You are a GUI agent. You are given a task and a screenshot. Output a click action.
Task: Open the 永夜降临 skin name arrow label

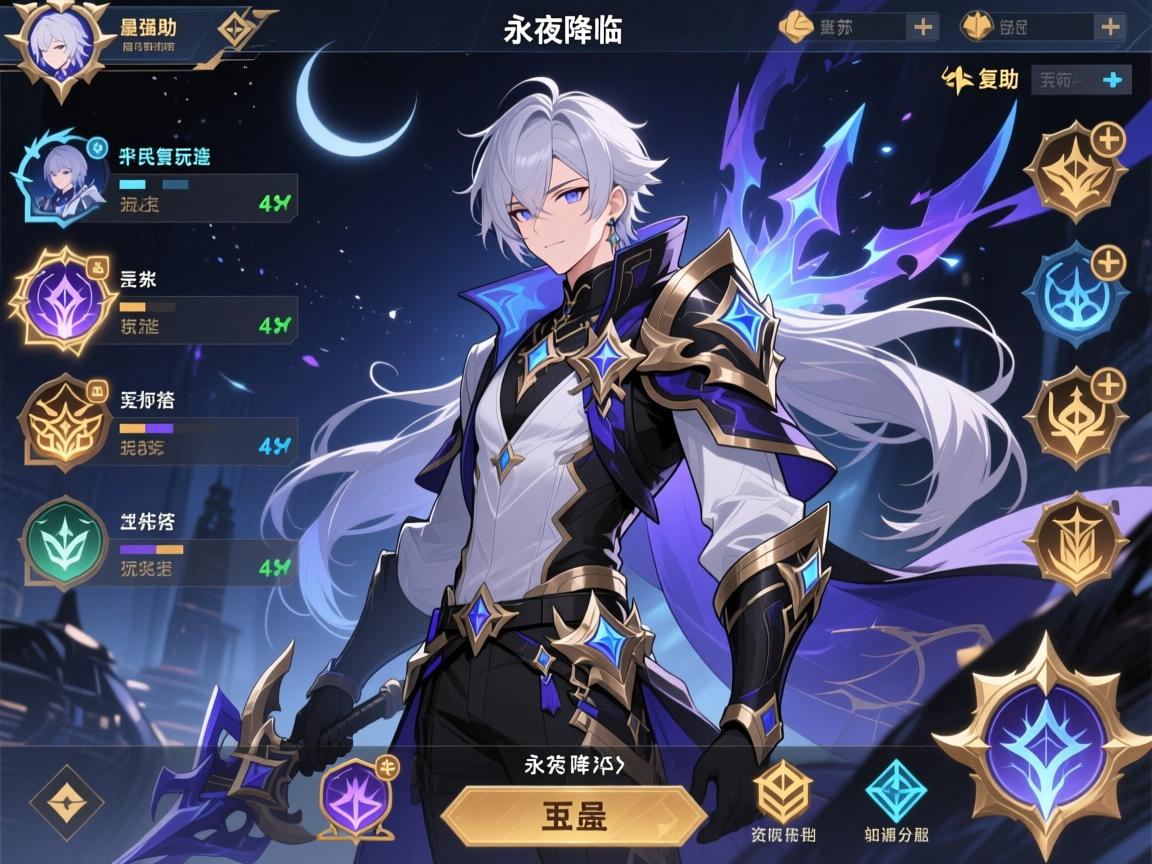574,765
